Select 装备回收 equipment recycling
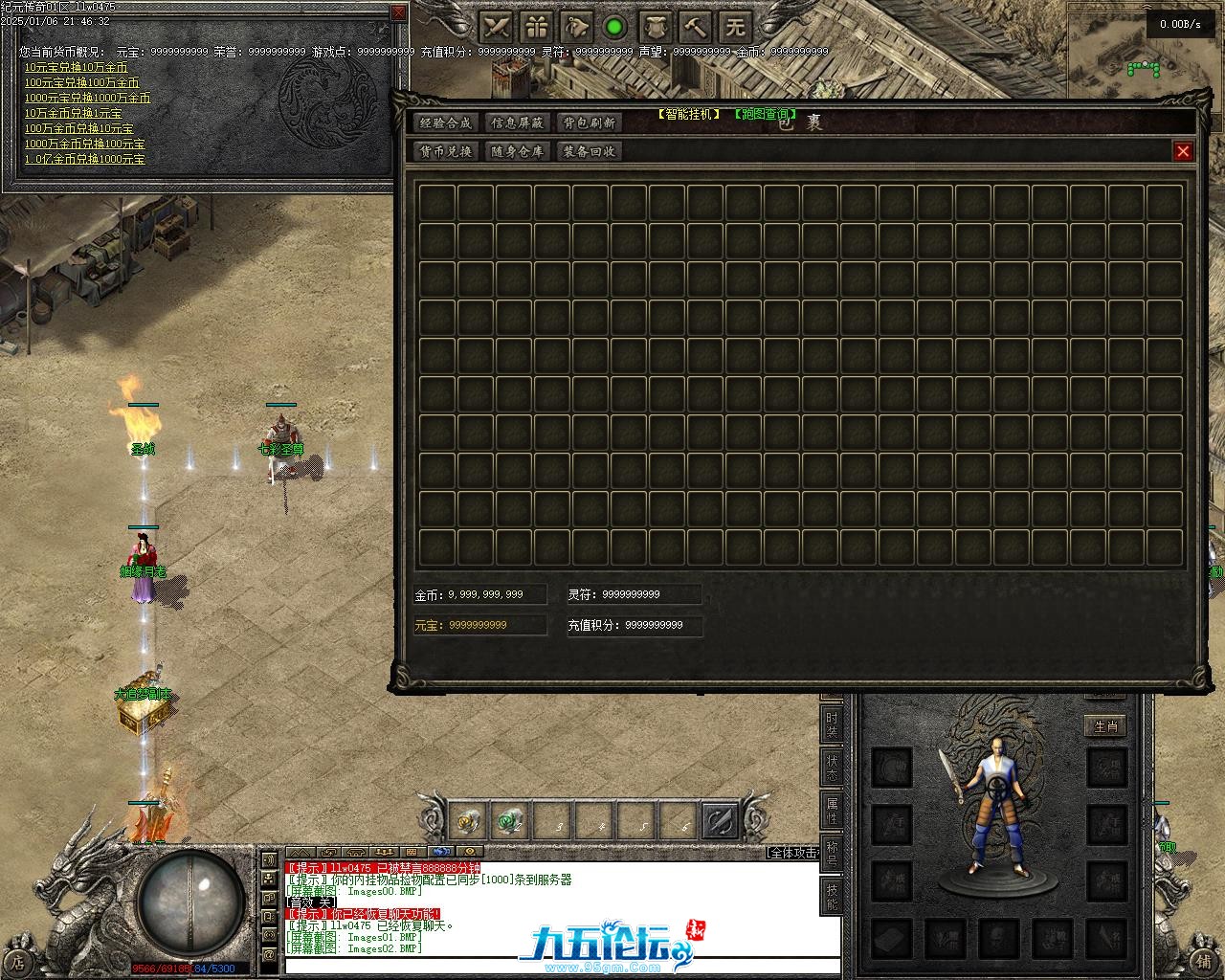1225x980 pixels. point(589,151)
